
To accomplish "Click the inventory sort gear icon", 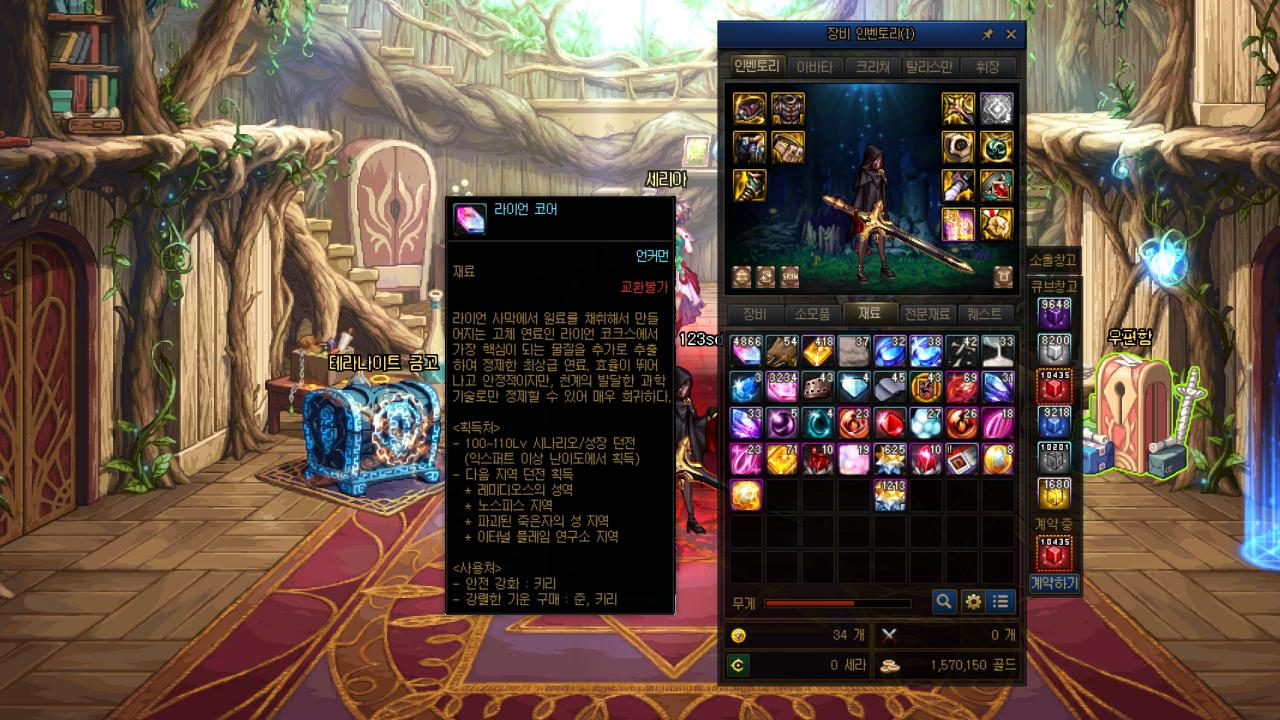I will coord(973,604).
